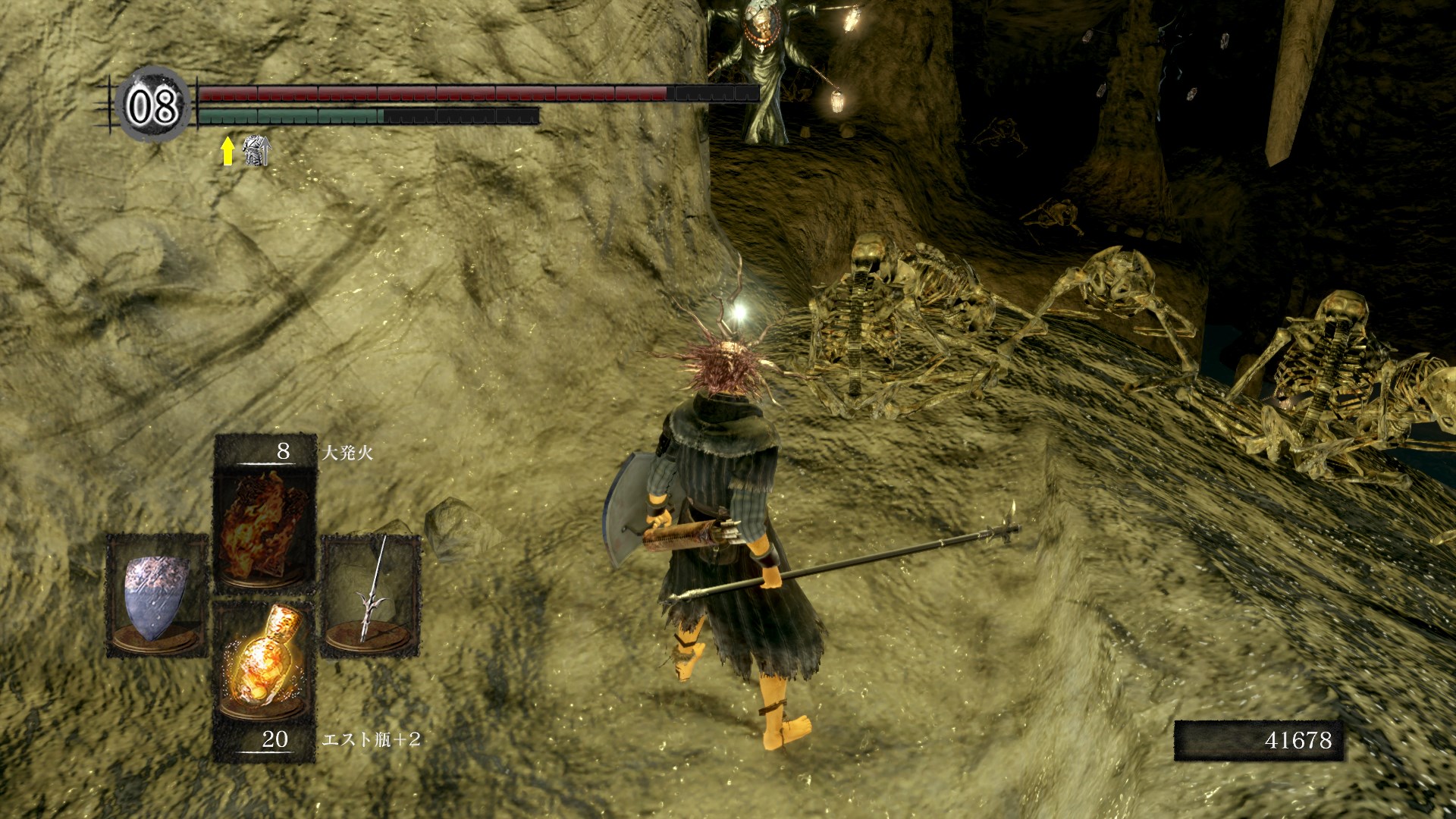Select the Great Combustion pyromancy slot
1456x819 pixels.
(x=265, y=525)
